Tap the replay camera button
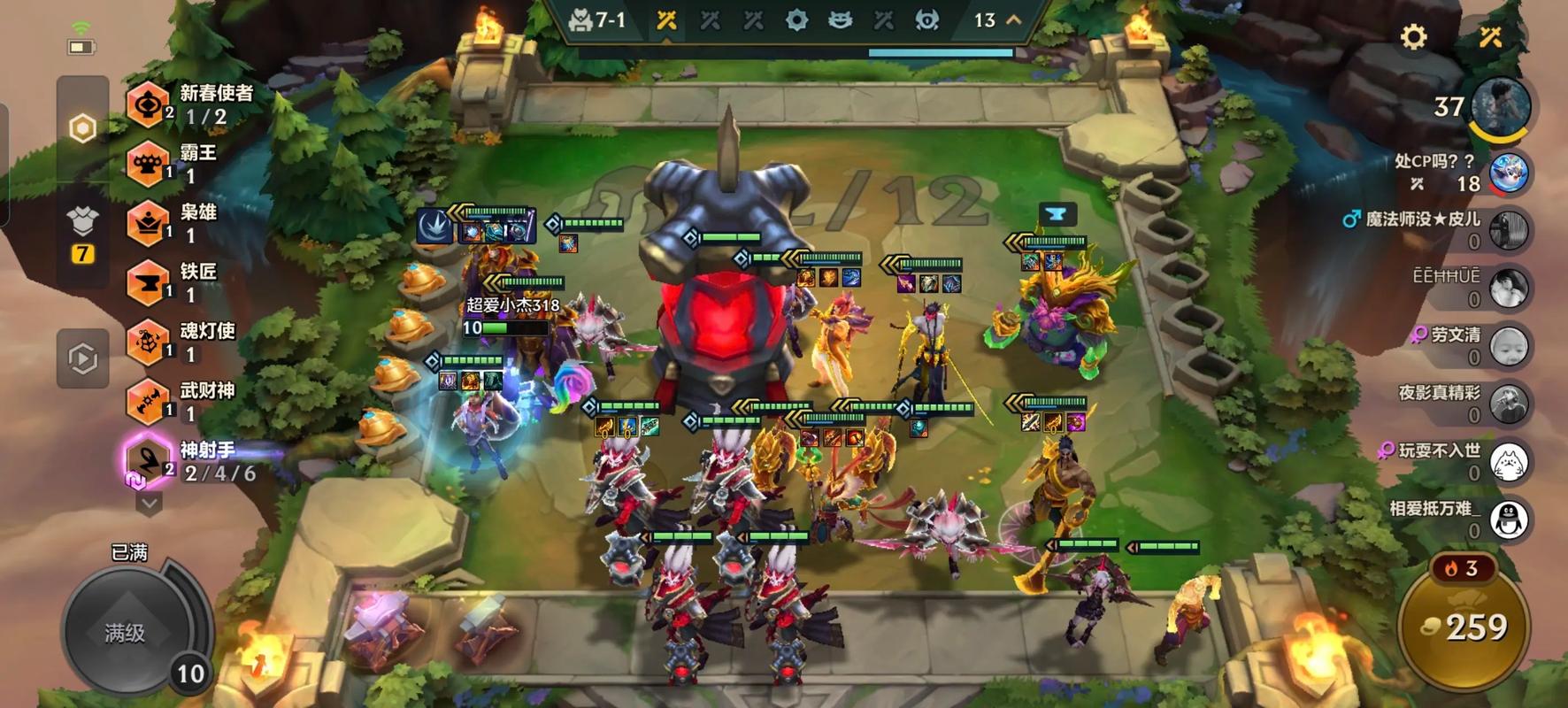Screen dimensions: 1568x708 [82, 358]
